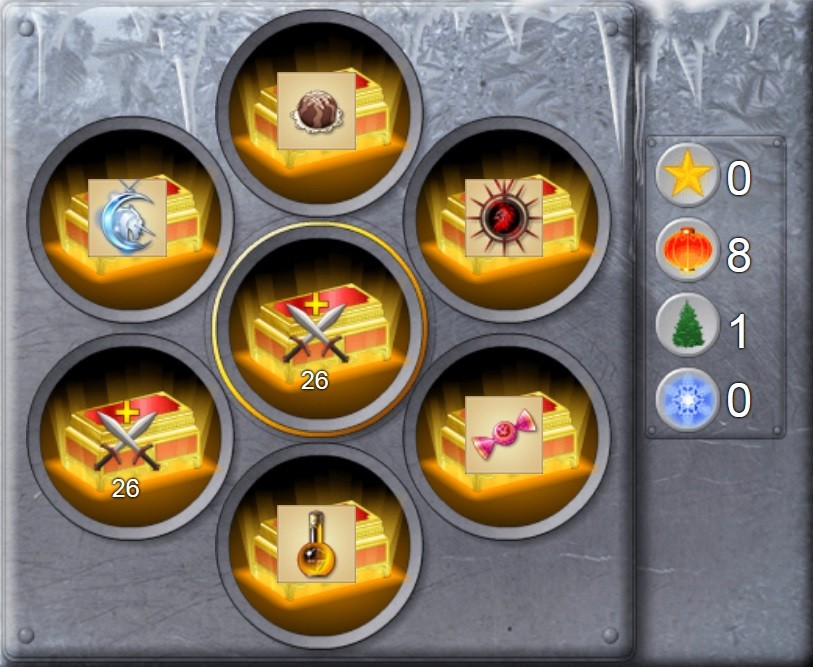Select the orange potion flask chest
Screen dimensions: 813x667
(317, 544)
